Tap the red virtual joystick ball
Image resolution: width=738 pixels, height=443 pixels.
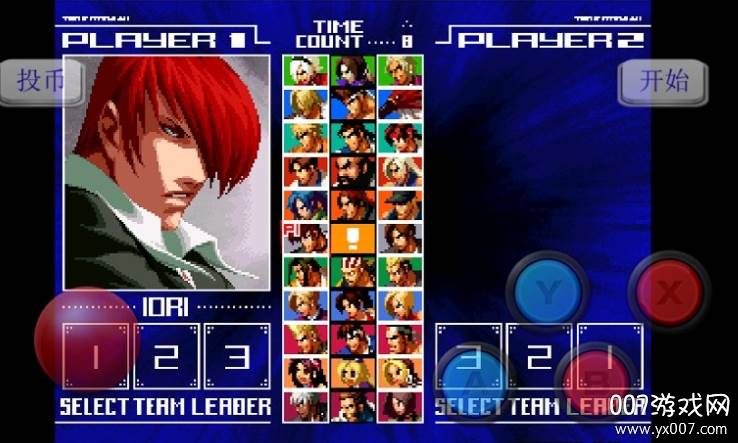85,338
